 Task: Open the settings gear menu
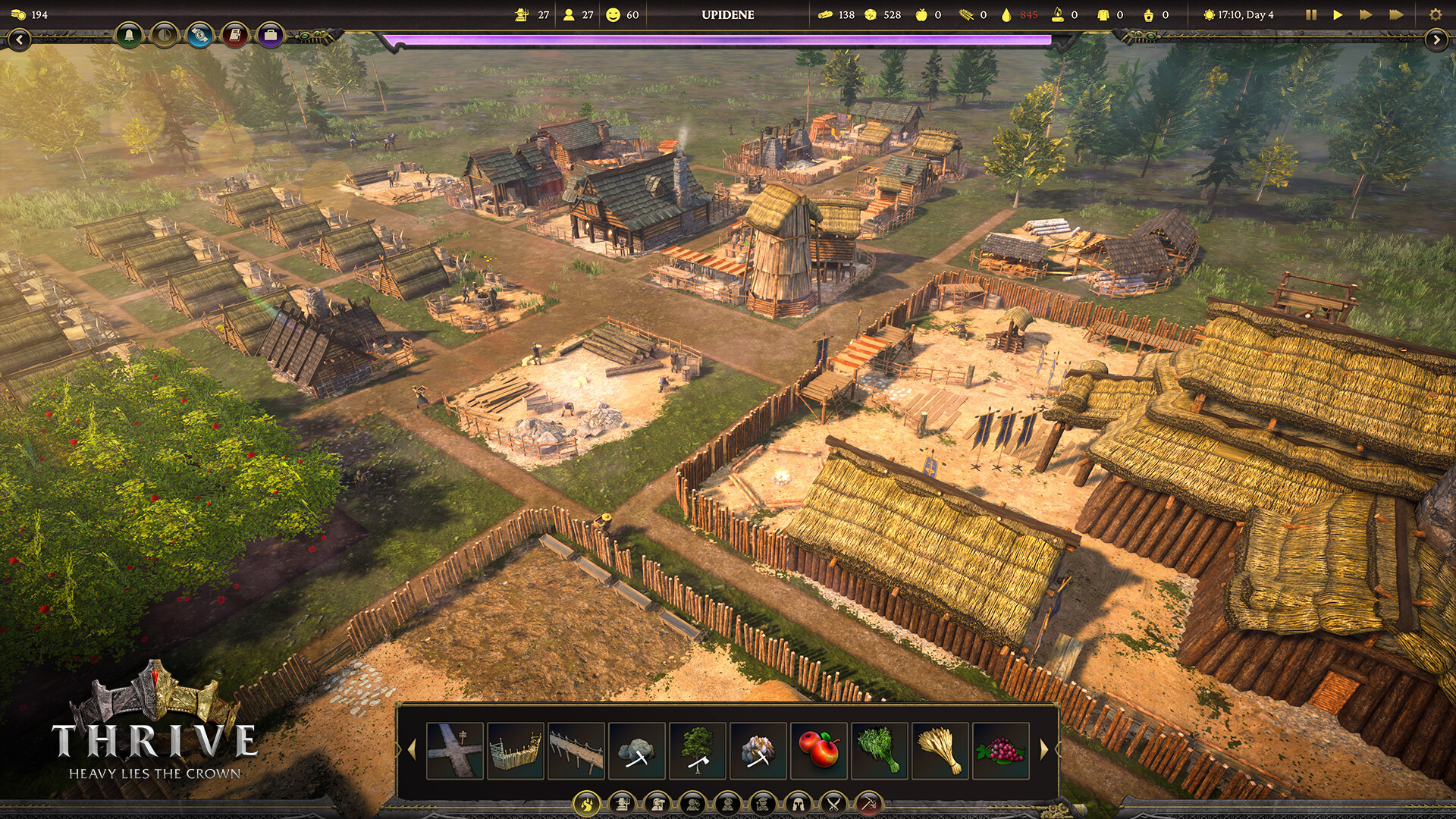tap(1435, 14)
